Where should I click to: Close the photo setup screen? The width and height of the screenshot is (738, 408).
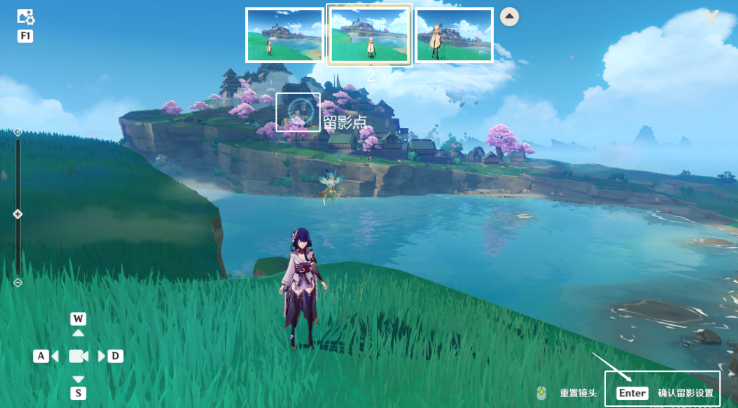point(712,17)
